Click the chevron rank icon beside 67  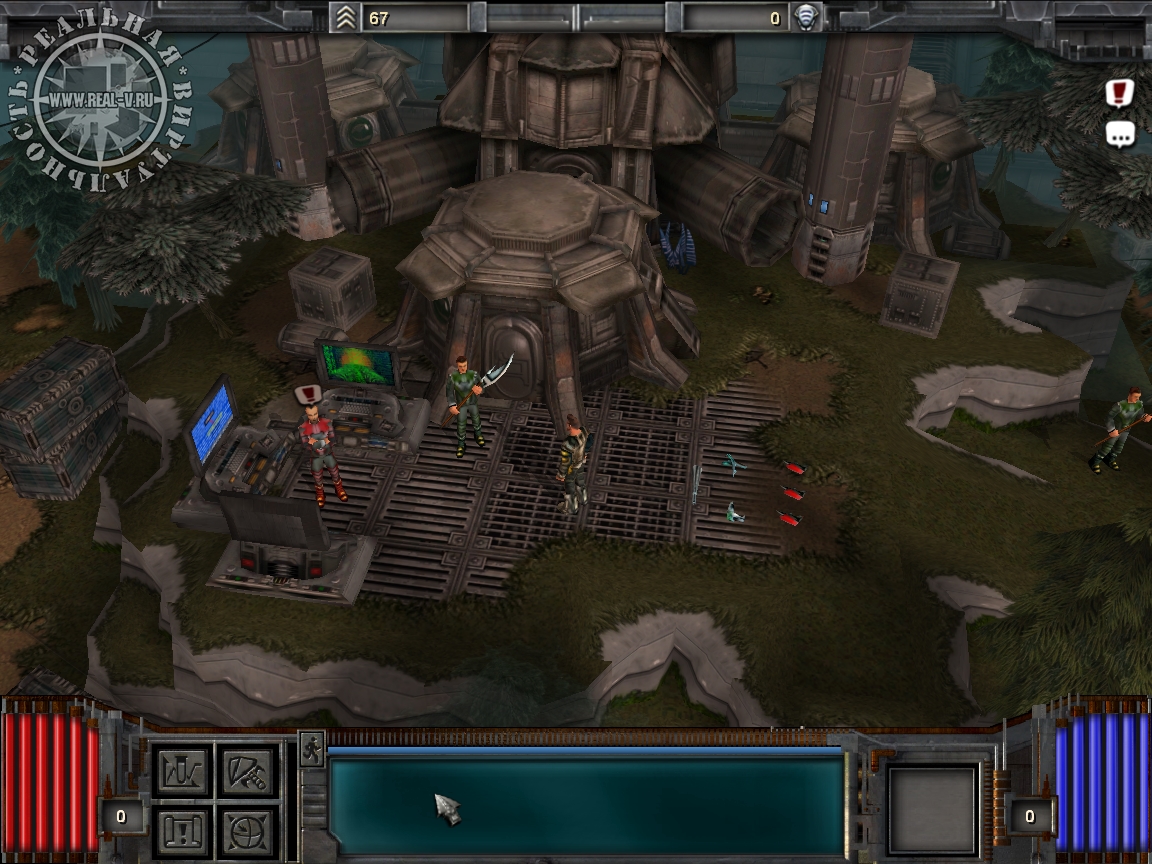(347, 17)
